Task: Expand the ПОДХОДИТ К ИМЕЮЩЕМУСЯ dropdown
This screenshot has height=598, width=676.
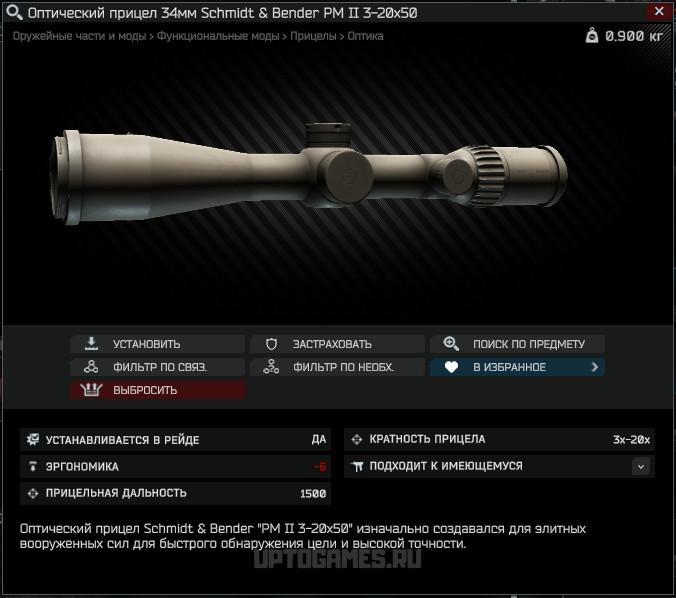Action: pos(641,466)
